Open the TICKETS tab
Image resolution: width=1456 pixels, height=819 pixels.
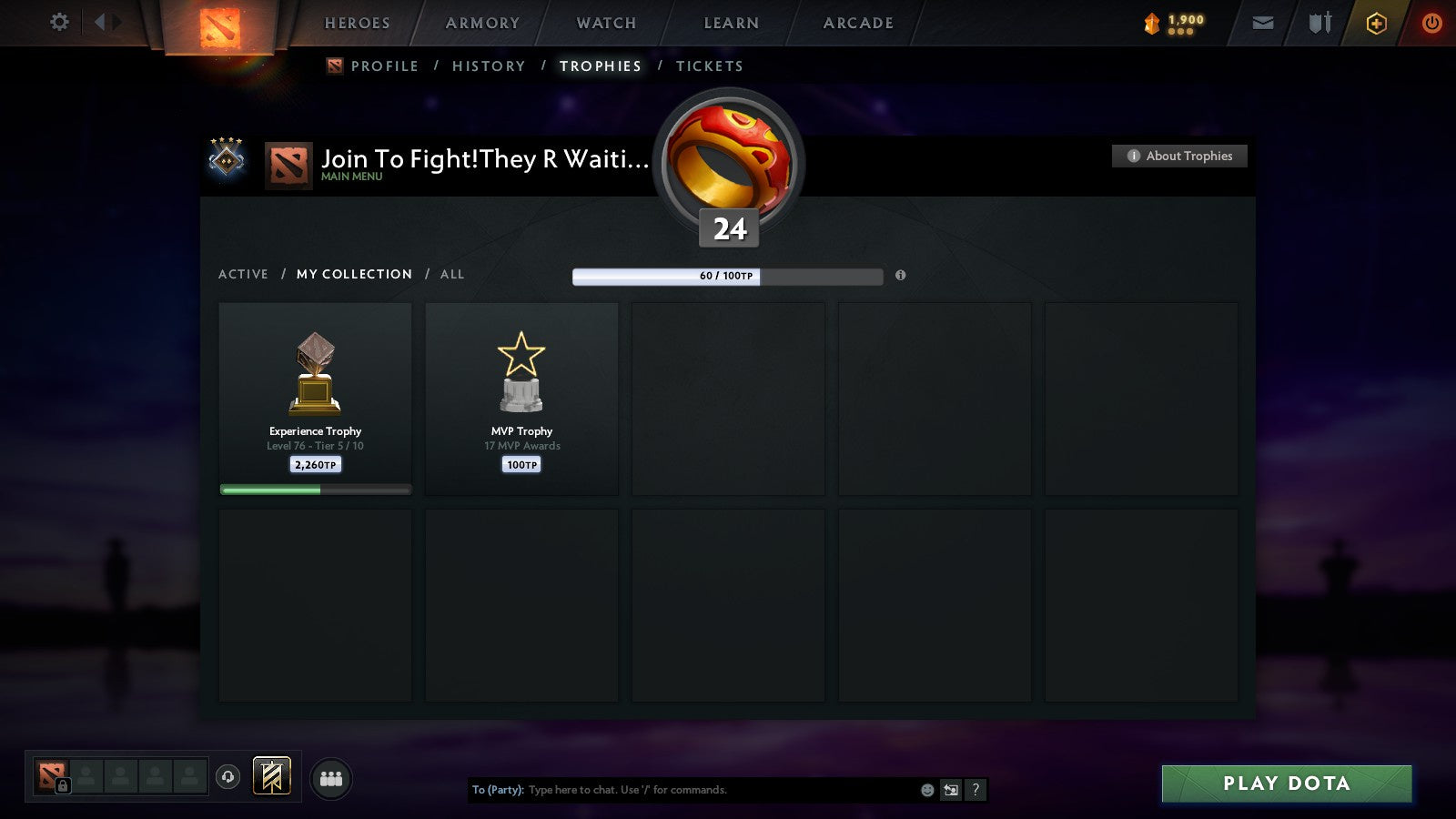click(709, 66)
